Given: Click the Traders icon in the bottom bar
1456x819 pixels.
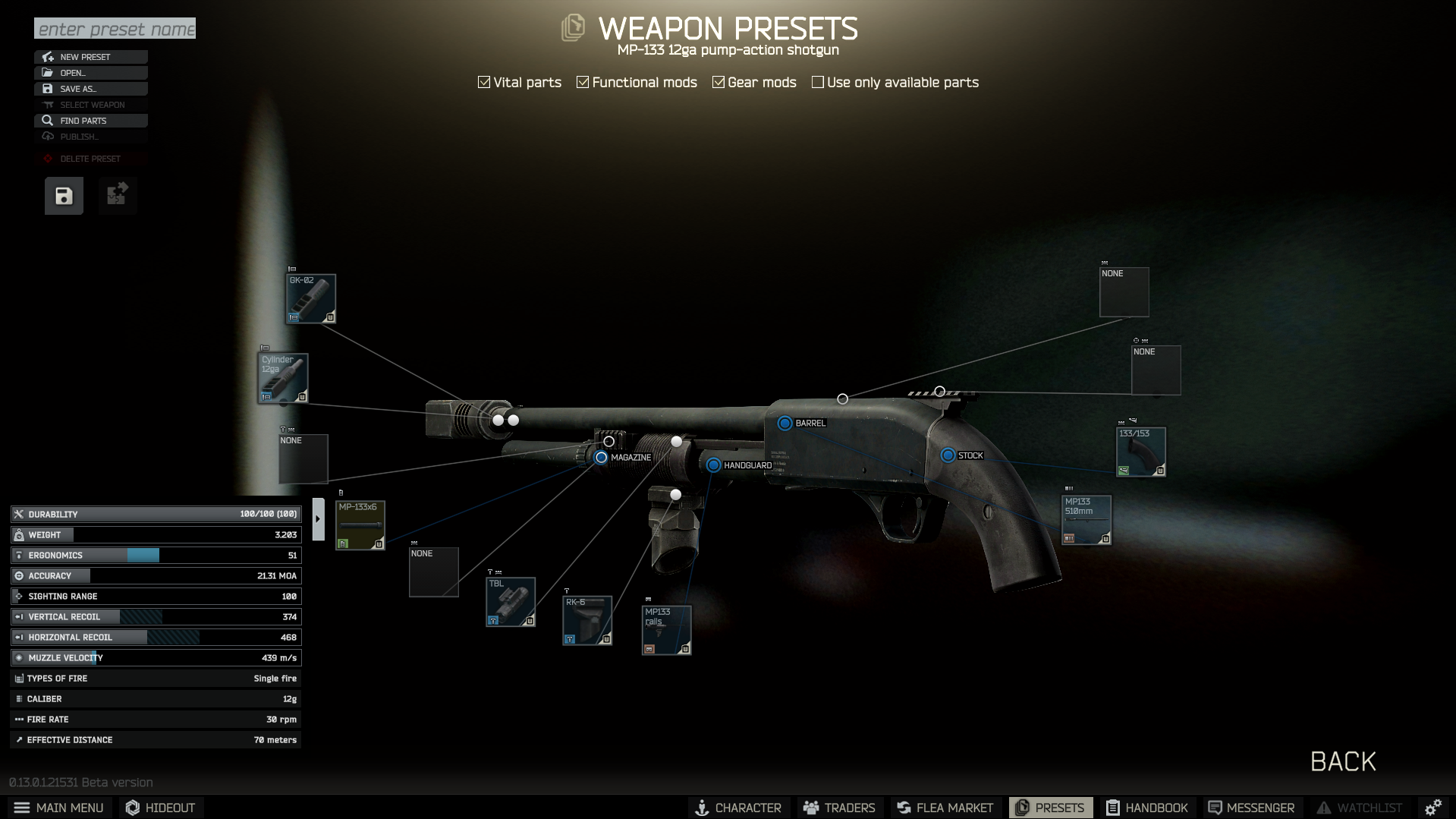Looking at the screenshot, I should click(x=811, y=808).
